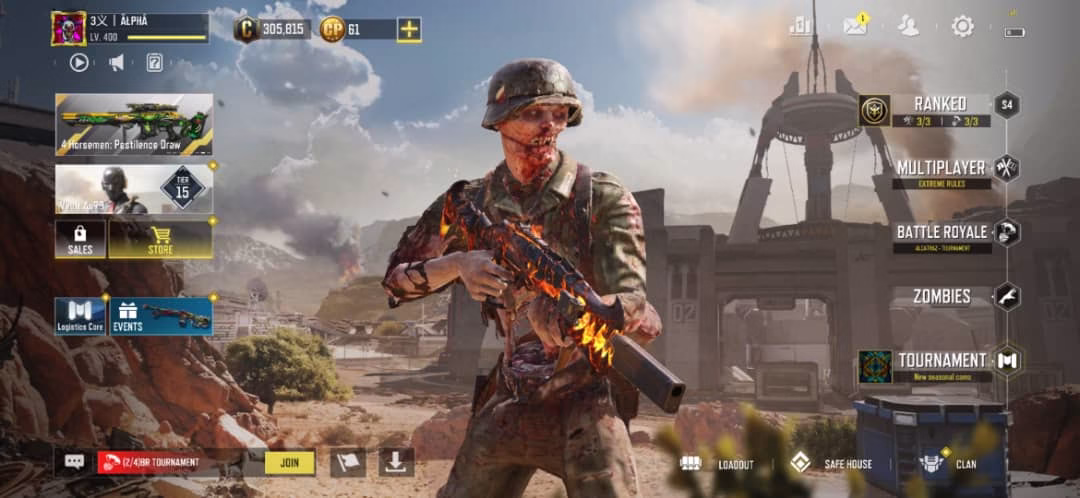This screenshot has width=1080, height=498.
Task: Open the leaderboard podium icon
Action: [x=800, y=26]
